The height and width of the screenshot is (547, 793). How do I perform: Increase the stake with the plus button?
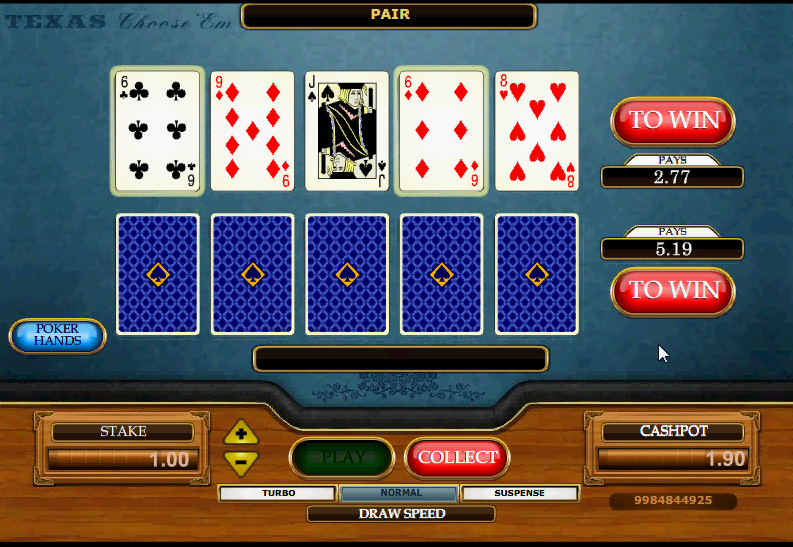(241, 434)
